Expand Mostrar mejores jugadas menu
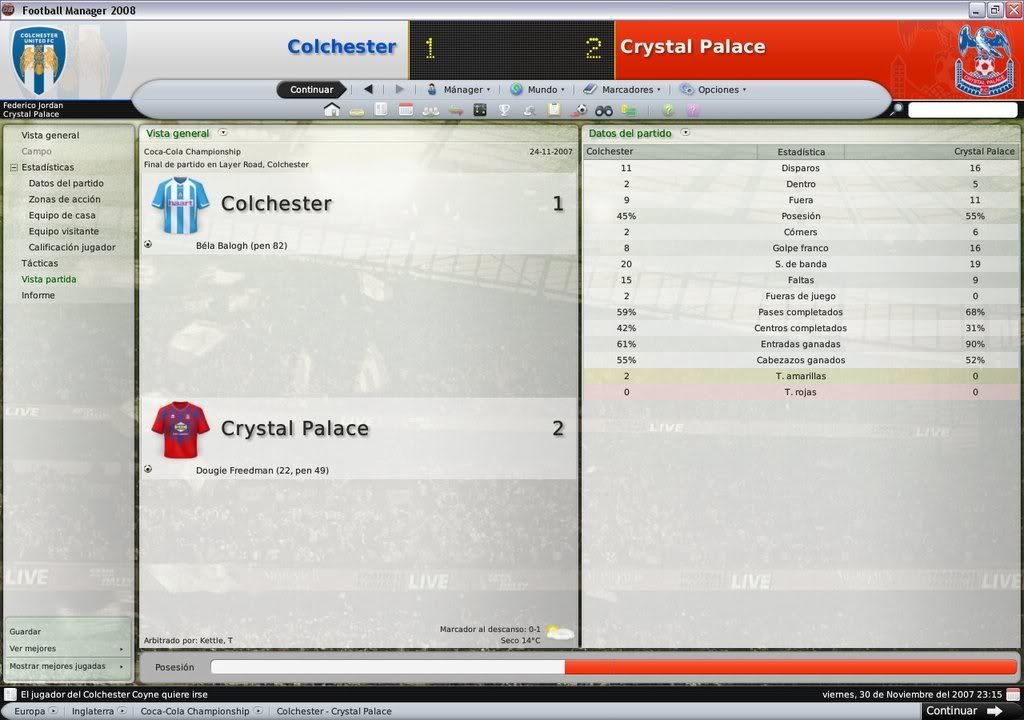 pos(66,666)
